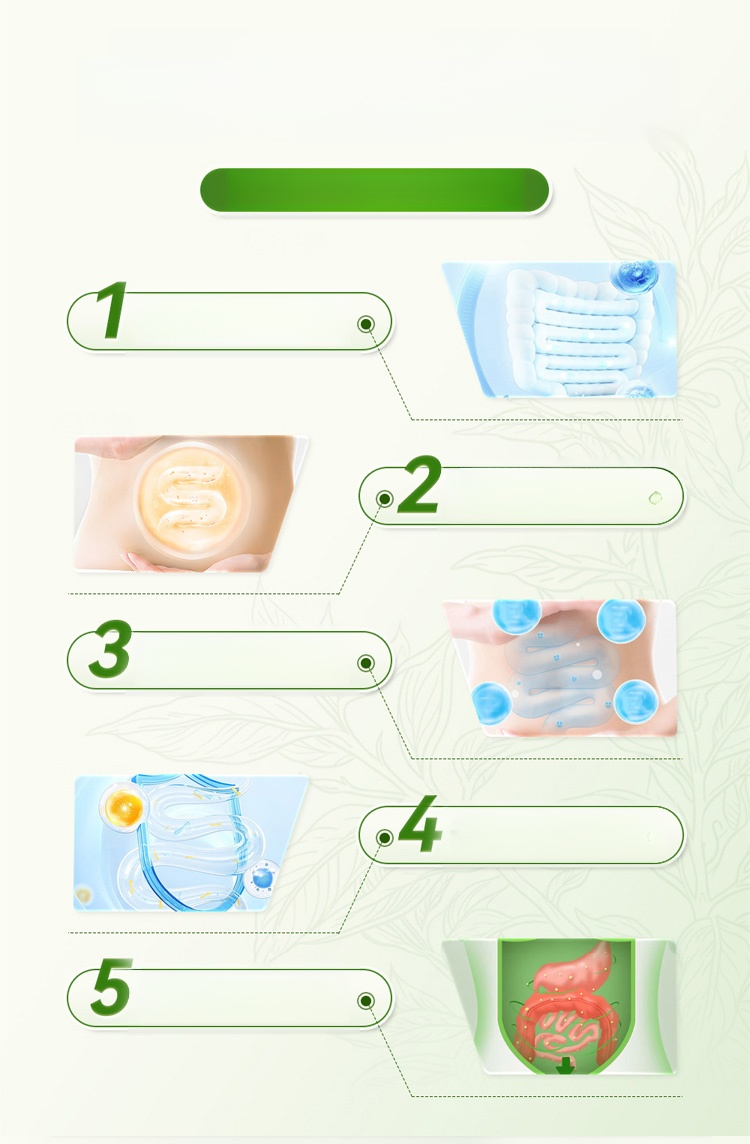View the belly image with four blue bubbles
Screen dimensions: 750x1144
[562, 668]
